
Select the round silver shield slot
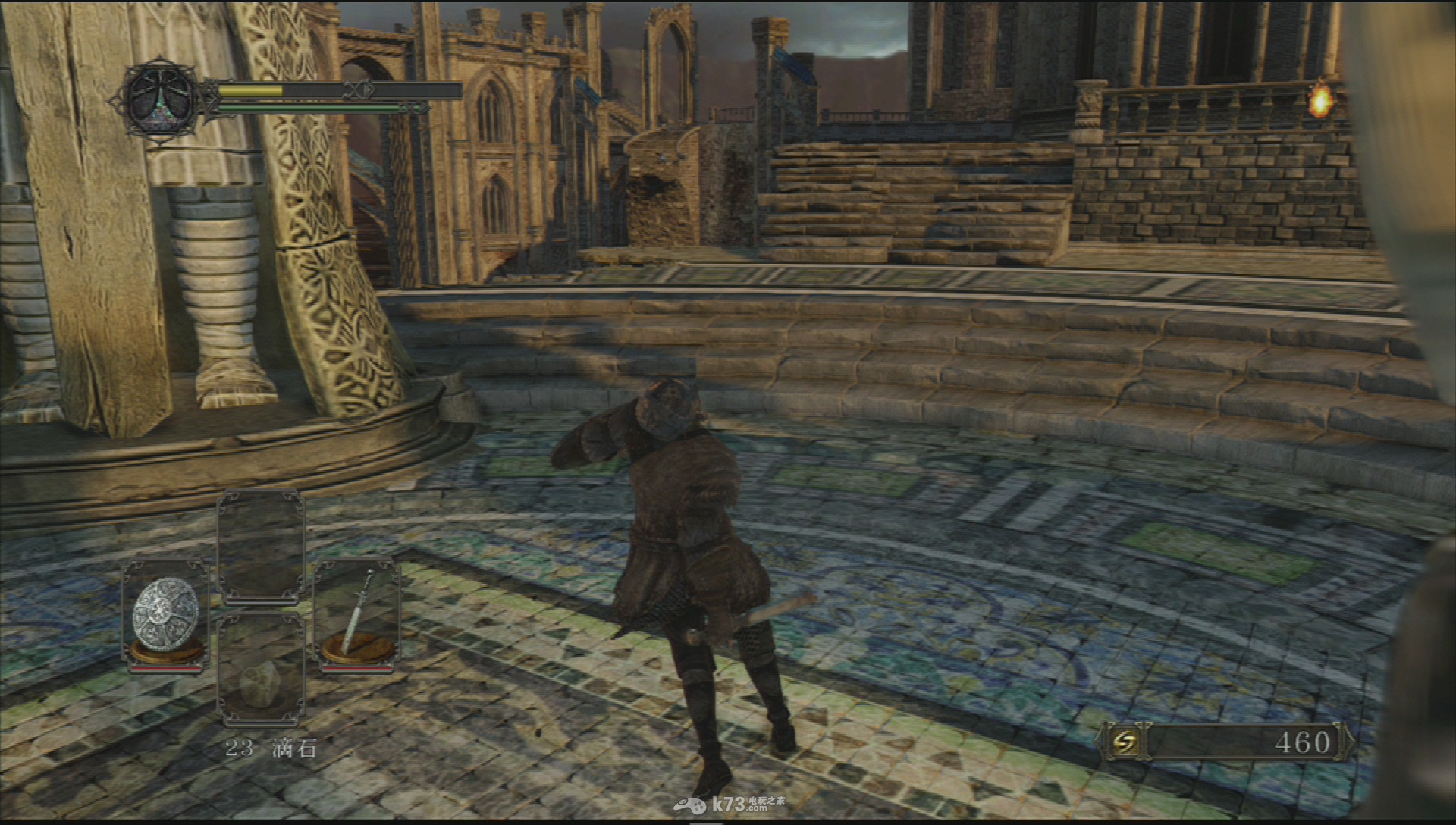[166, 614]
